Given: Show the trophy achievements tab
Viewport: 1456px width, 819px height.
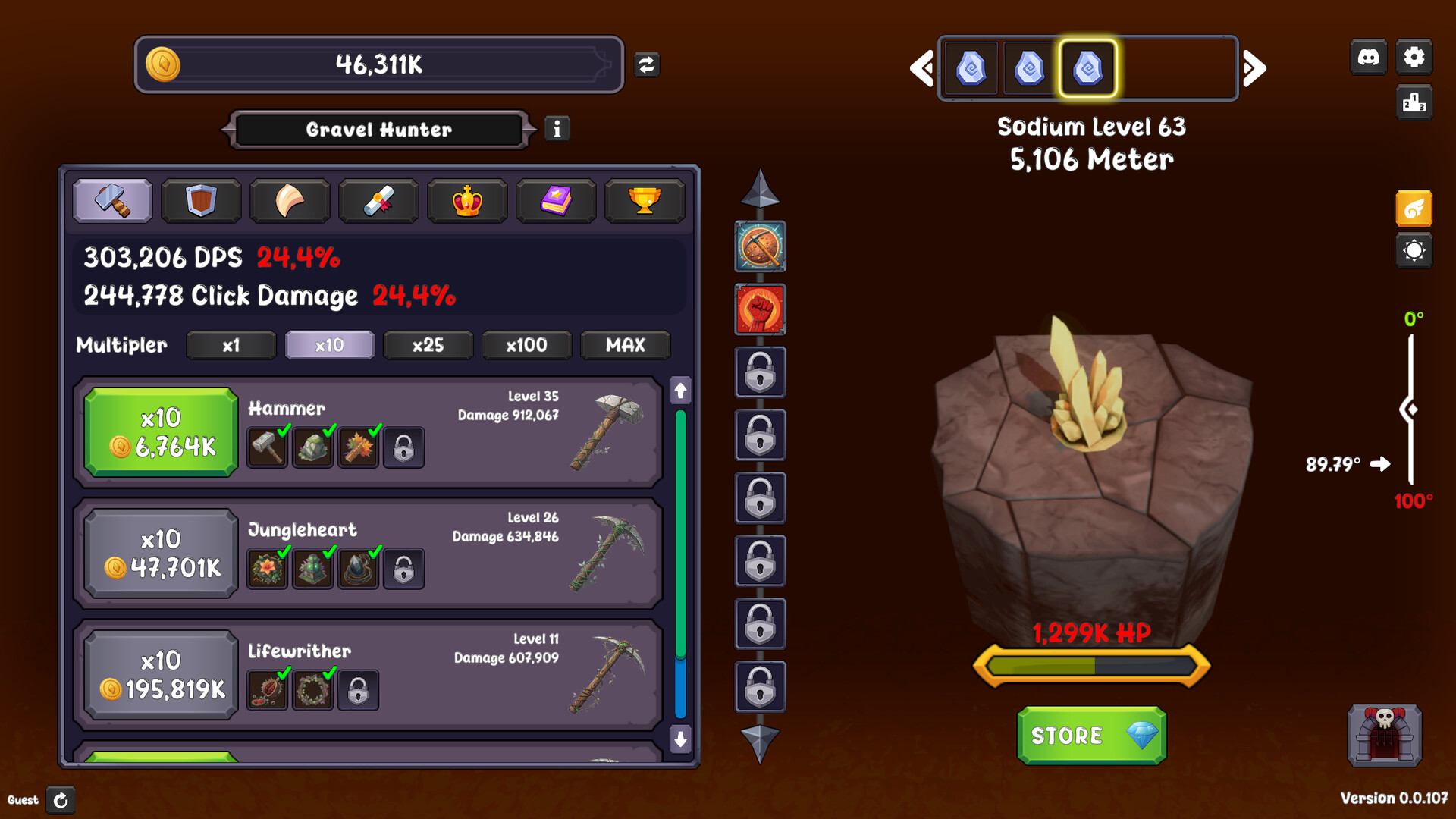Looking at the screenshot, I should tap(645, 201).
